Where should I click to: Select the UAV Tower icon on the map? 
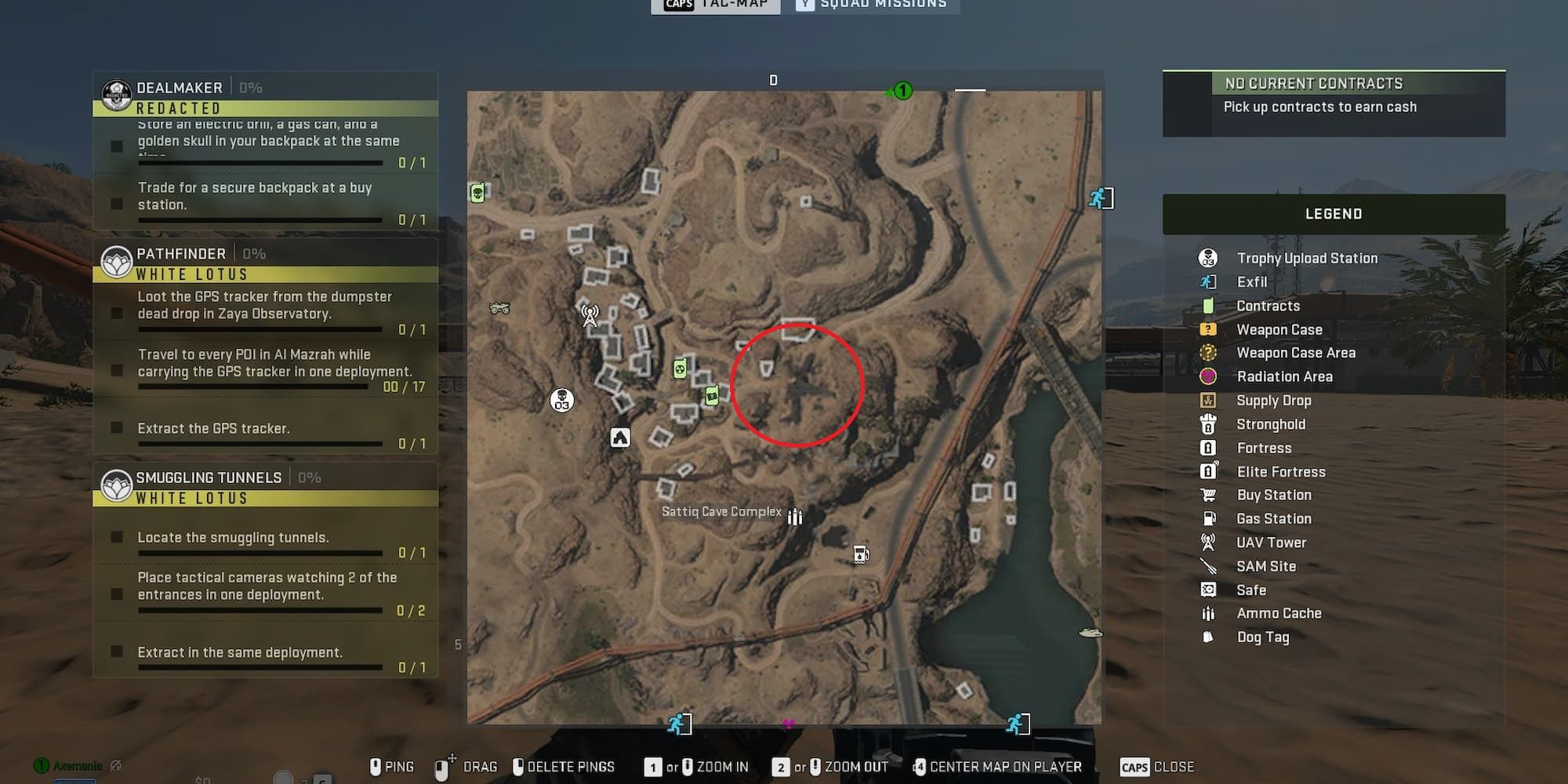click(x=588, y=316)
